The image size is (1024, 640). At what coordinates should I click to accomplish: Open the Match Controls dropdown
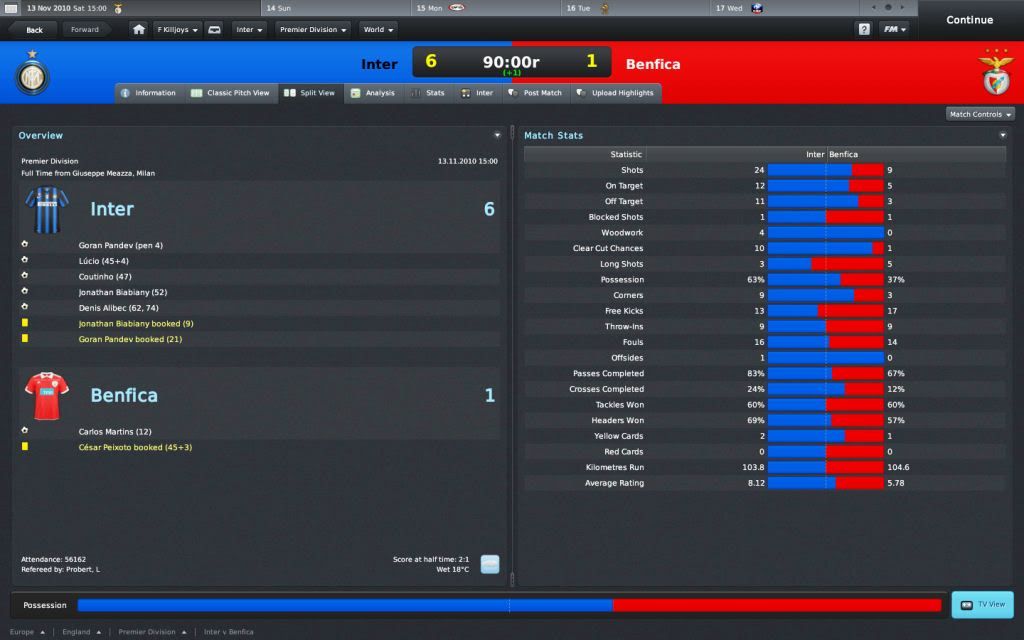(x=980, y=114)
